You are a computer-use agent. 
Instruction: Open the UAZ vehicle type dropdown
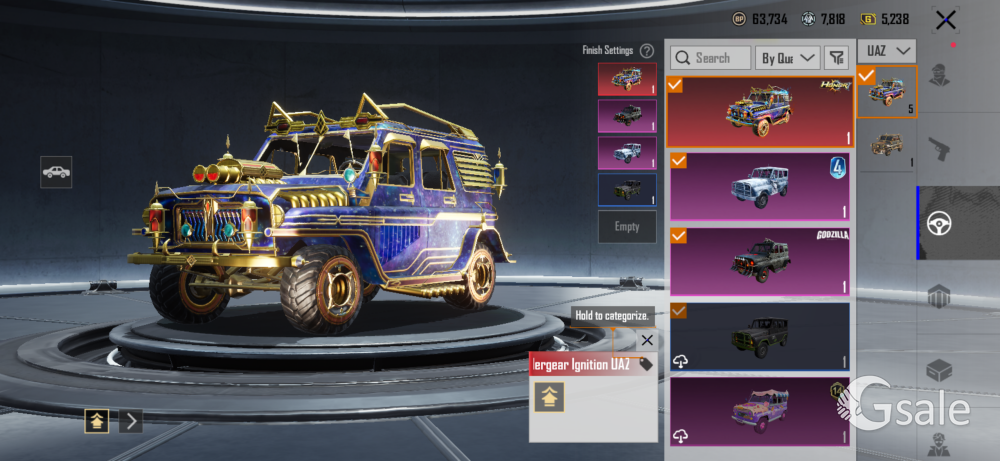889,50
